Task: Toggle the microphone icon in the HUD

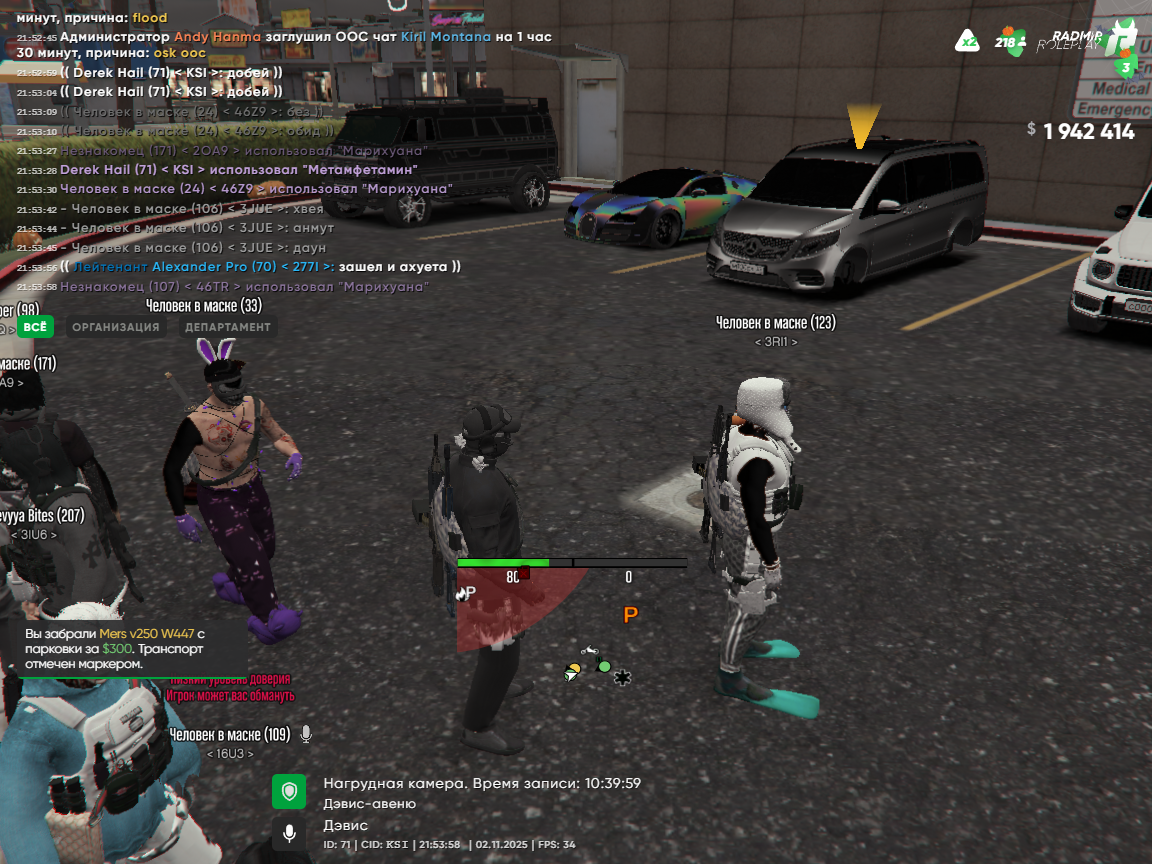Action: pos(289,832)
